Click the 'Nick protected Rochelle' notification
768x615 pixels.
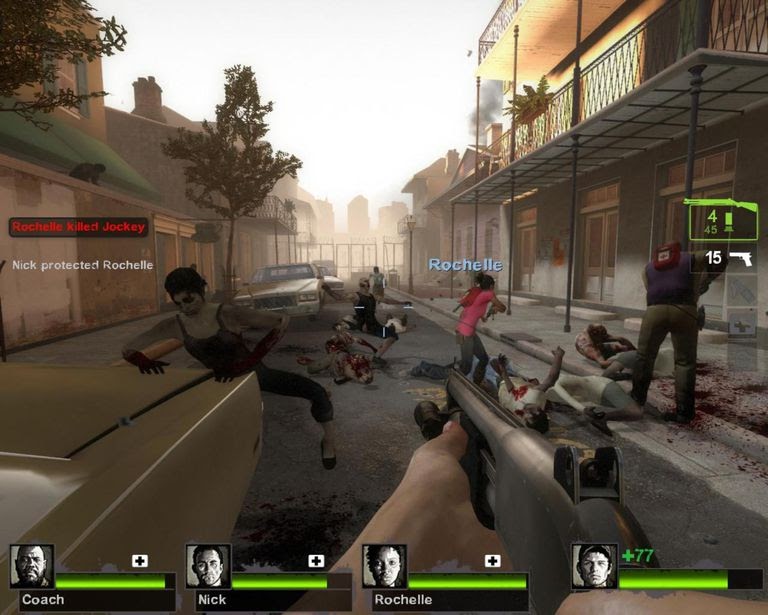click(83, 265)
